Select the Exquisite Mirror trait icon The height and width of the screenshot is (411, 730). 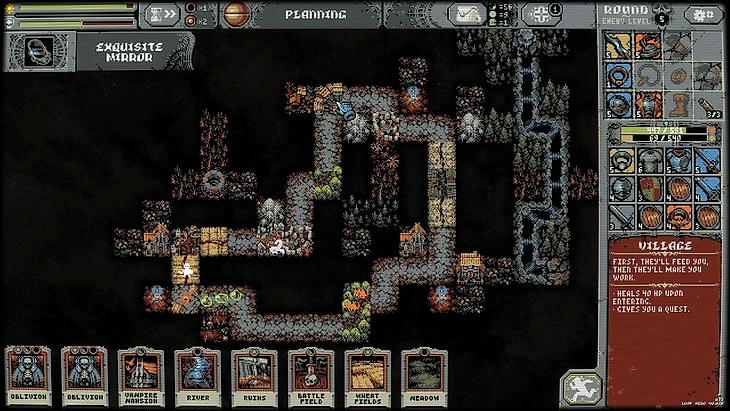[40, 50]
